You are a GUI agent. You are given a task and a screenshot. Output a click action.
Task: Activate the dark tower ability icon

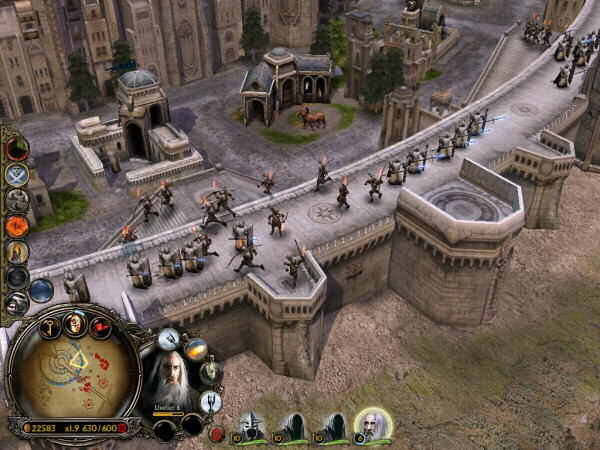(211, 402)
